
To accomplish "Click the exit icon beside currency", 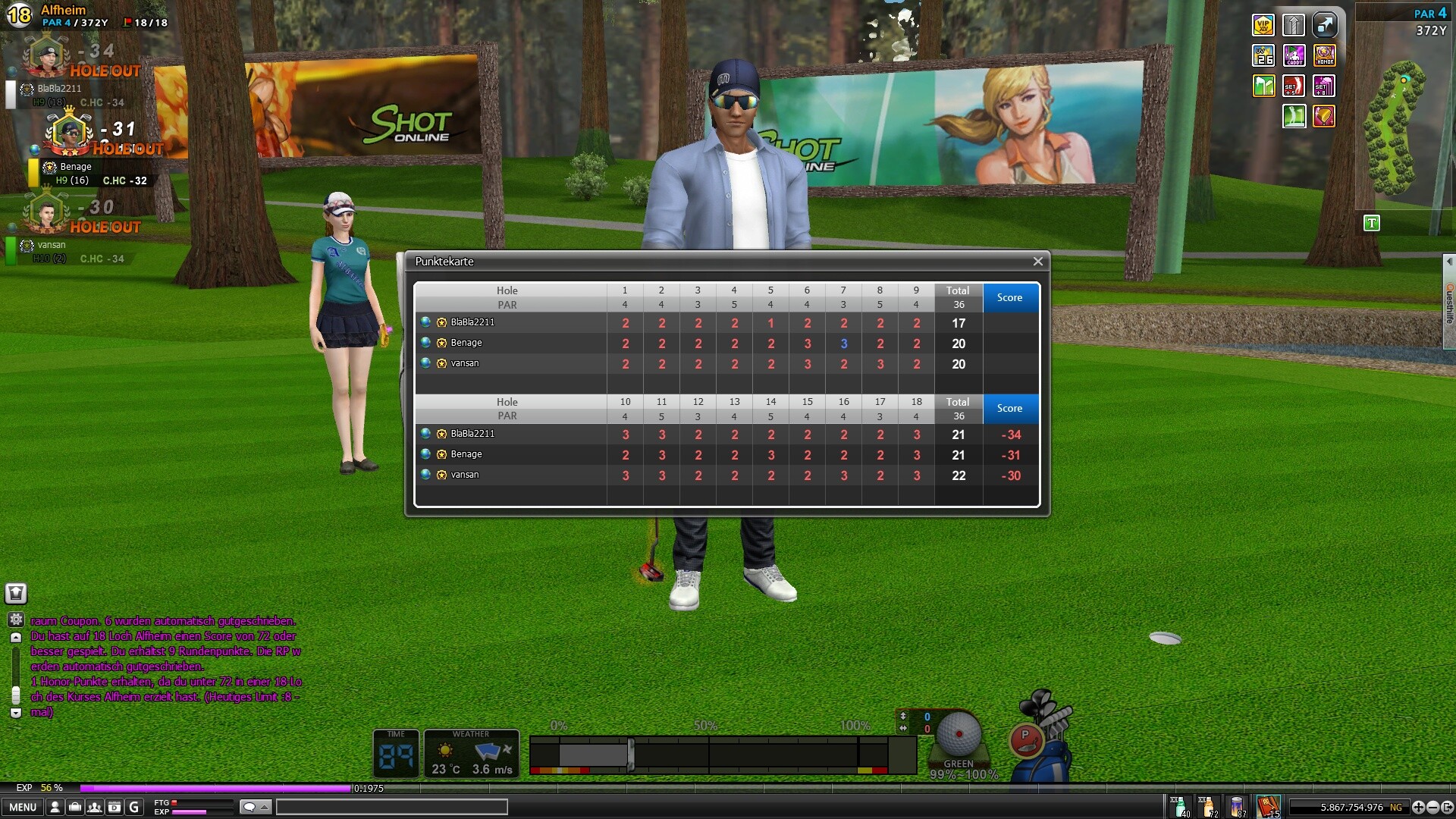I will point(1447,807).
